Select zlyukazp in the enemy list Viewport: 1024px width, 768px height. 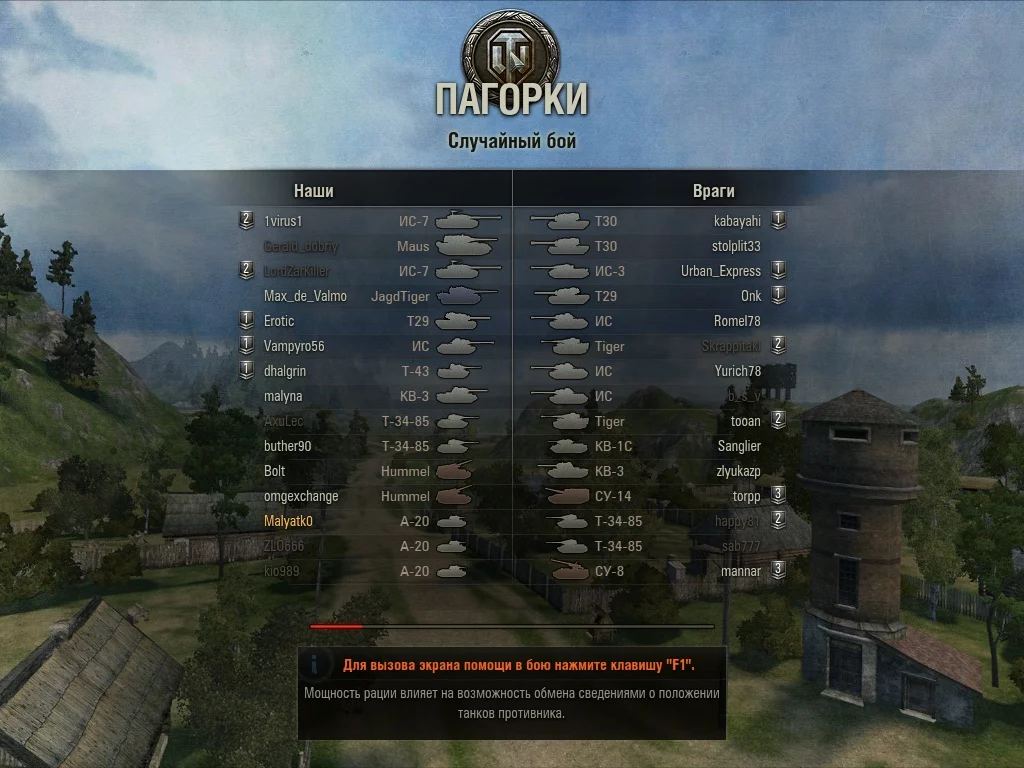click(738, 471)
